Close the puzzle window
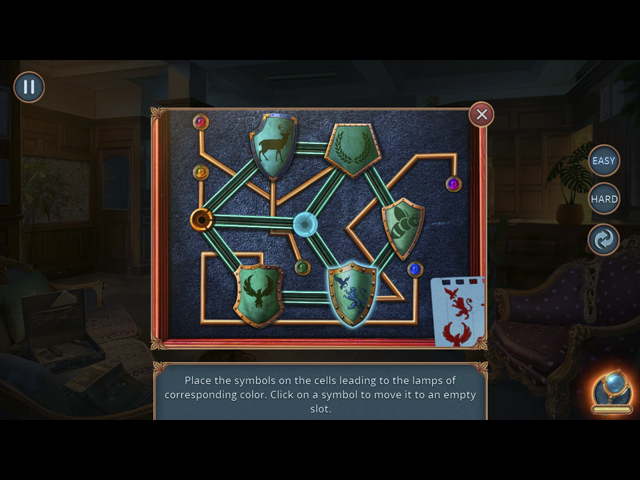The width and height of the screenshot is (640, 480). [x=481, y=114]
